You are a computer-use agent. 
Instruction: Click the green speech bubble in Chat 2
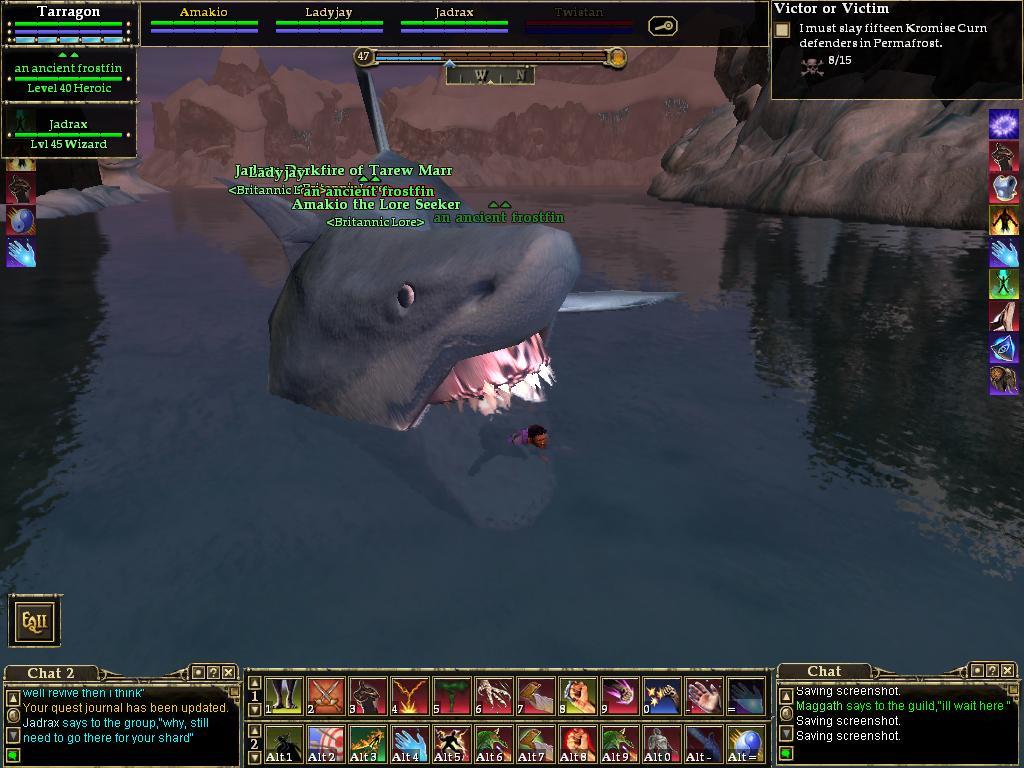pos(13,752)
